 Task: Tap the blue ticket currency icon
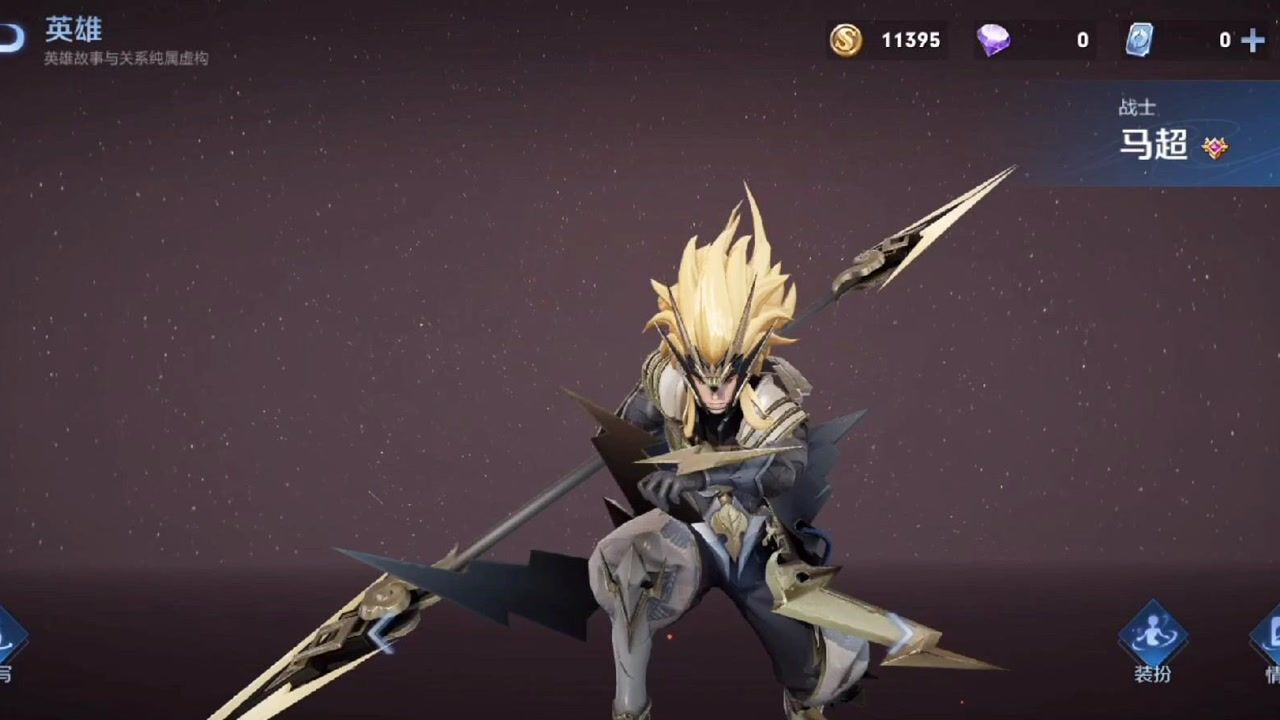(1140, 40)
